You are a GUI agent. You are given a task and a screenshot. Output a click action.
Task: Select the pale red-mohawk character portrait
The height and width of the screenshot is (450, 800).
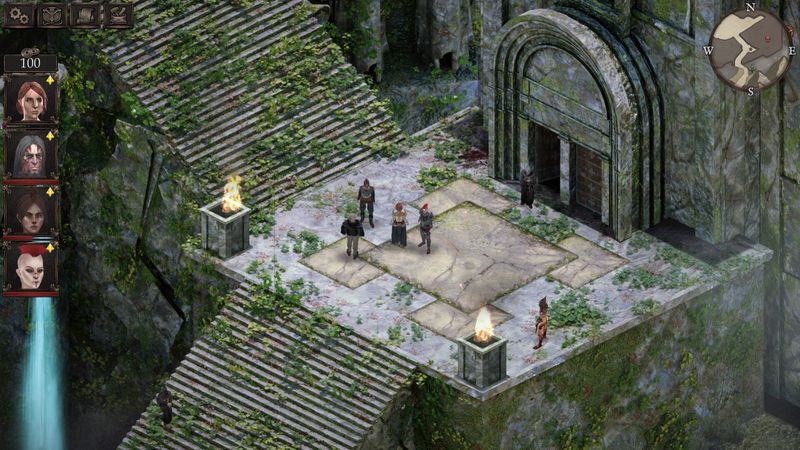(30, 268)
